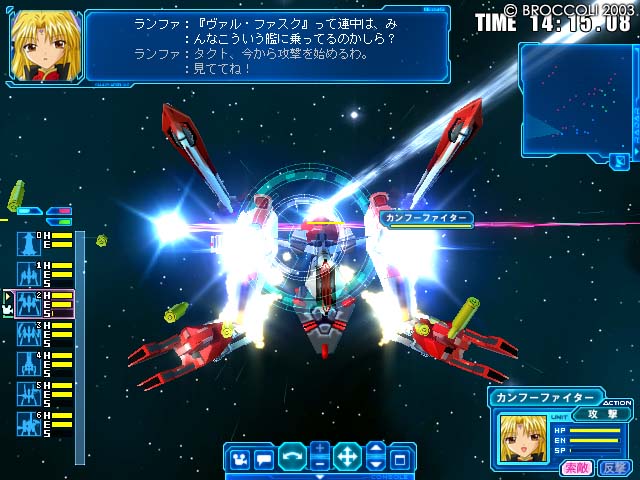The height and width of the screenshot is (480, 640).
Task: Toggle the 反撃 counterattack button
Action: (x=612, y=467)
